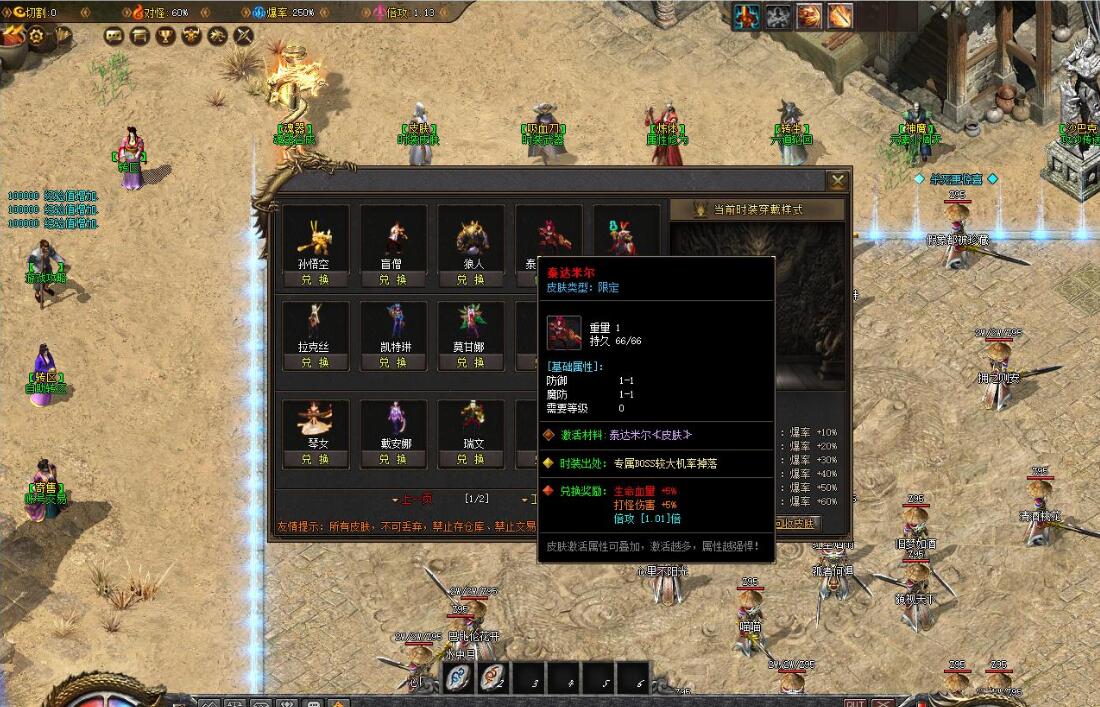Image resolution: width=1100 pixels, height=707 pixels.
Task: Exchange the 孙悟空 skin
Action: 315,280
